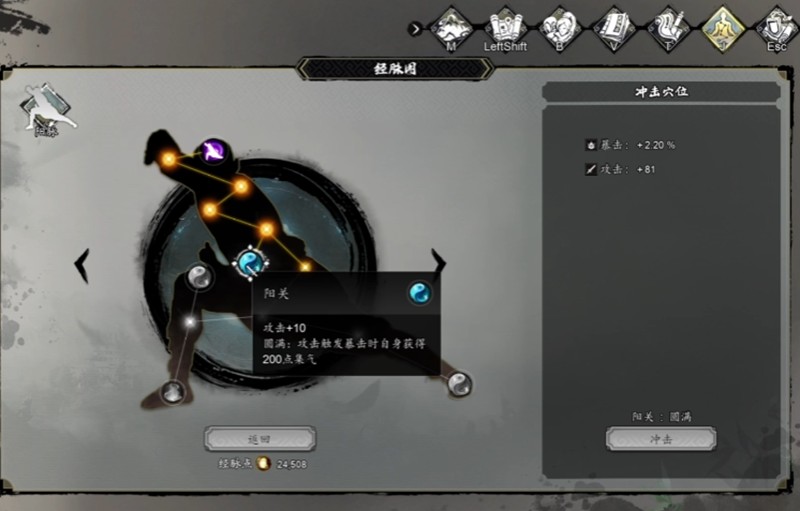Go to the next meridian with right arrow
Viewport: 800px width, 511px height.
(438, 262)
